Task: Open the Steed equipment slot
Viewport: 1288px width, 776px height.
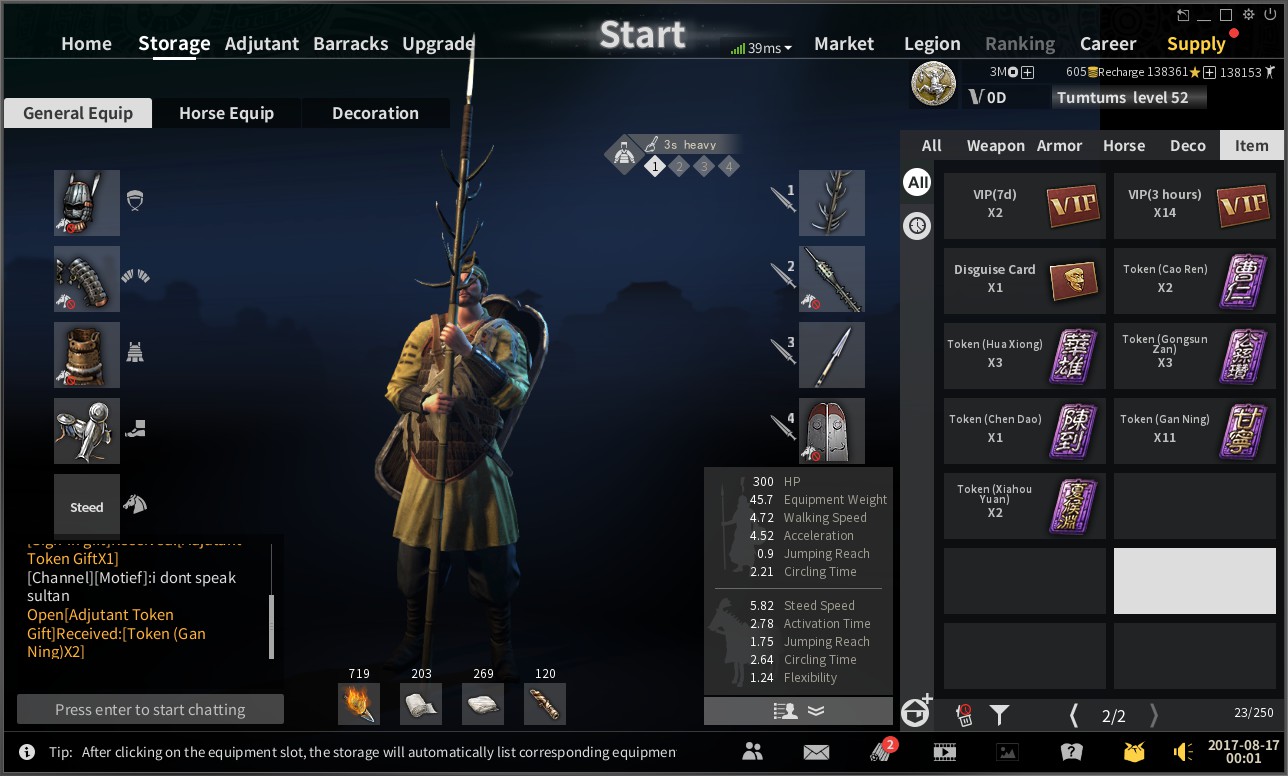Action: 86,506
